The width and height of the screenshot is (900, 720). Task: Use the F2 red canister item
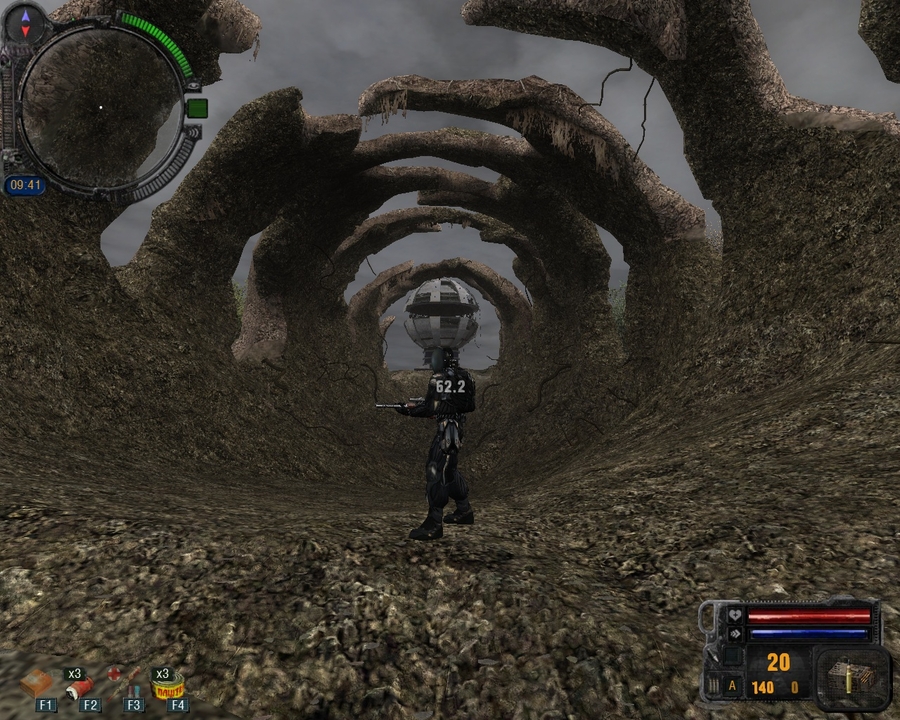(82, 685)
